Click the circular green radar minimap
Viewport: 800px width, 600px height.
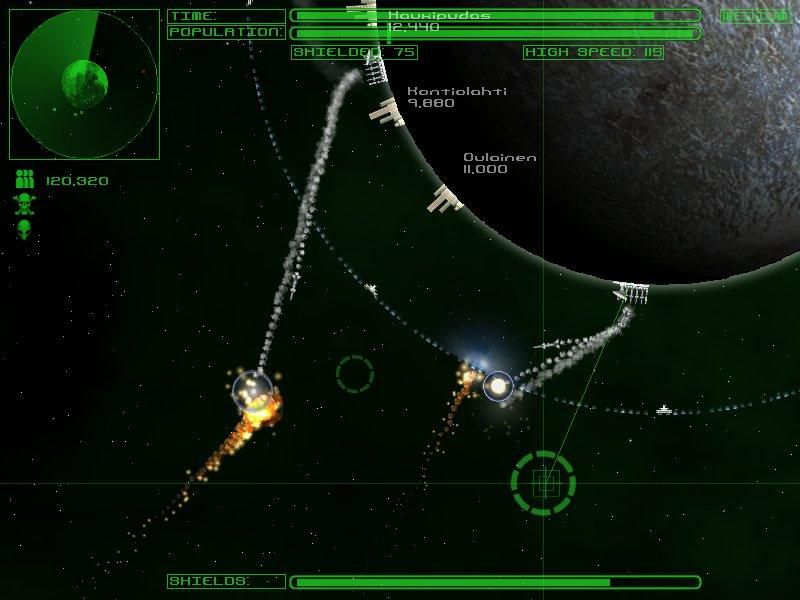(84, 84)
